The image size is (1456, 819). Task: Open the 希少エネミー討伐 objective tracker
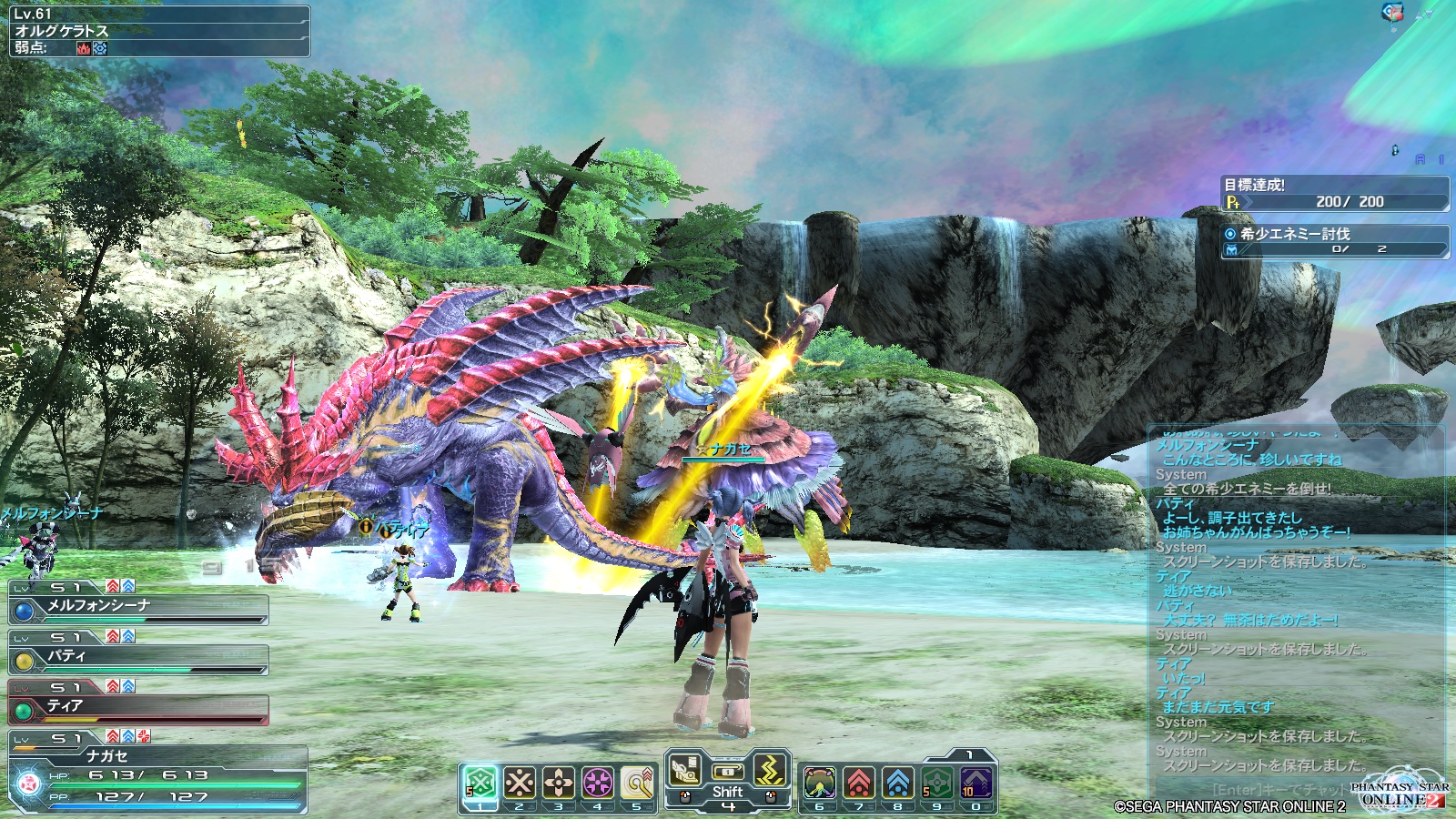1334,241
